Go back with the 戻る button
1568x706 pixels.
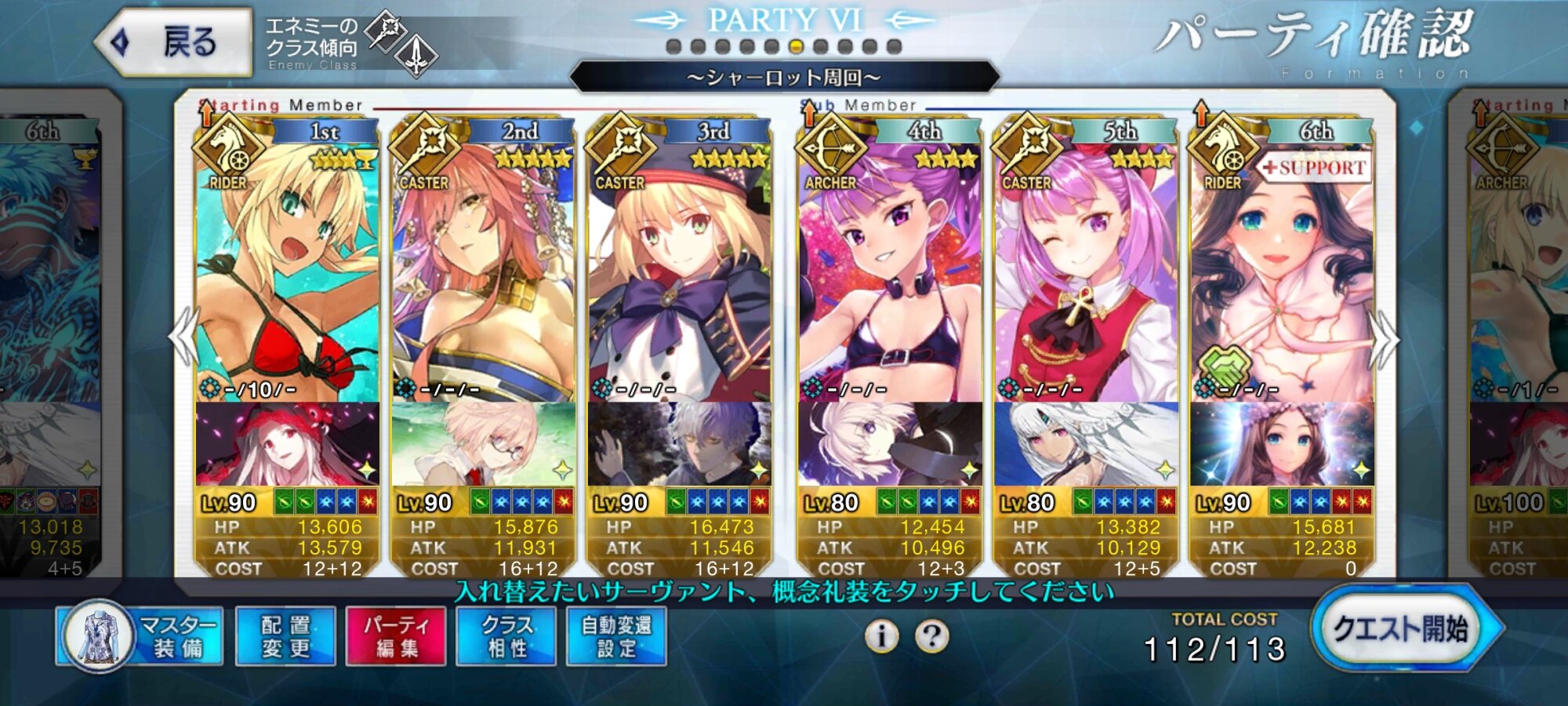click(x=174, y=42)
